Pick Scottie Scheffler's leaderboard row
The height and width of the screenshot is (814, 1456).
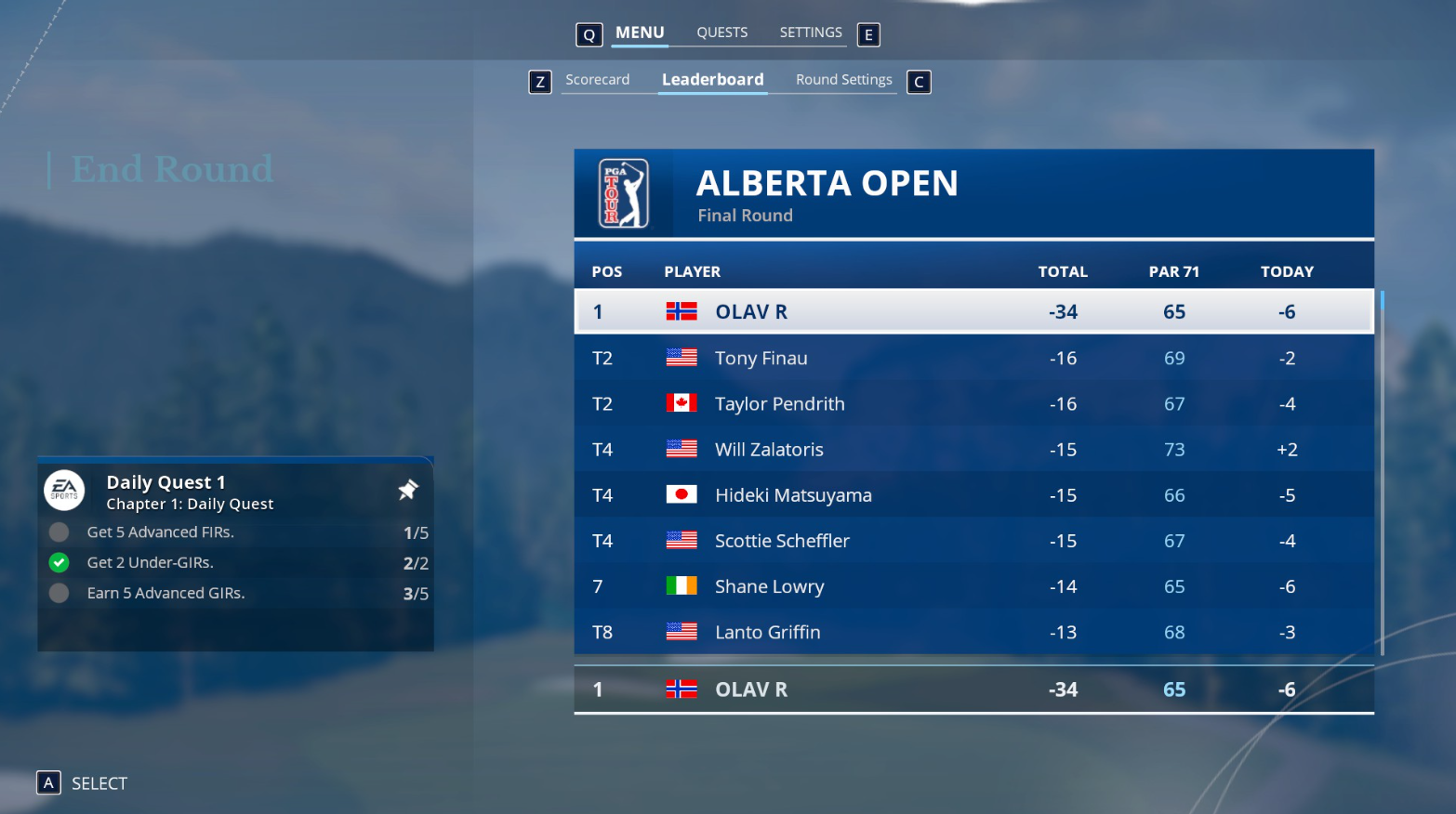pyautogui.click(x=973, y=540)
